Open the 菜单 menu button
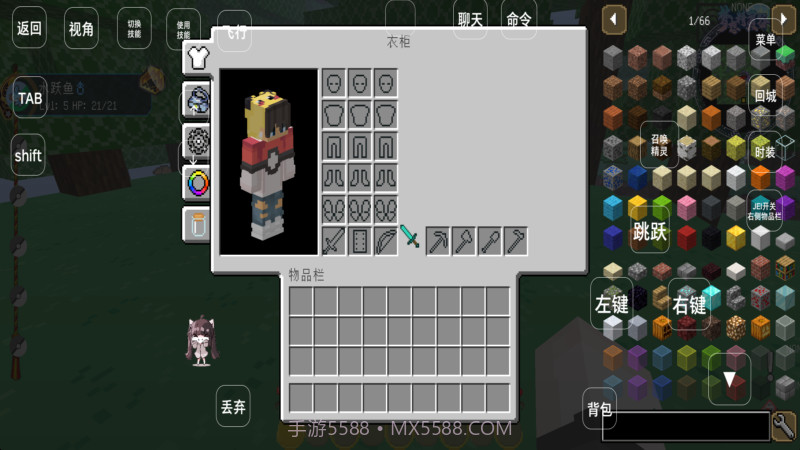Viewport: 800px width, 450px height. [765, 41]
